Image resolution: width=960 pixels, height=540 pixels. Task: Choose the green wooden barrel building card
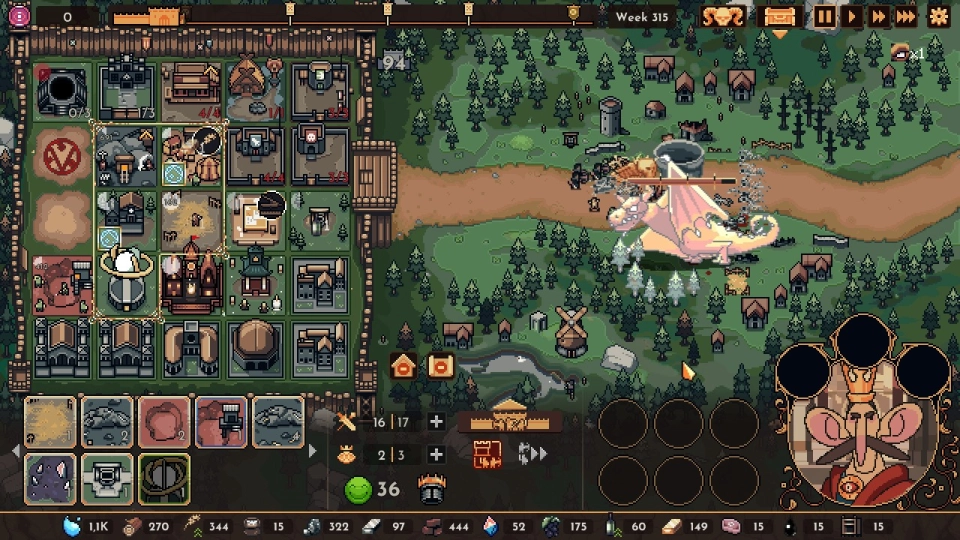(x=163, y=477)
